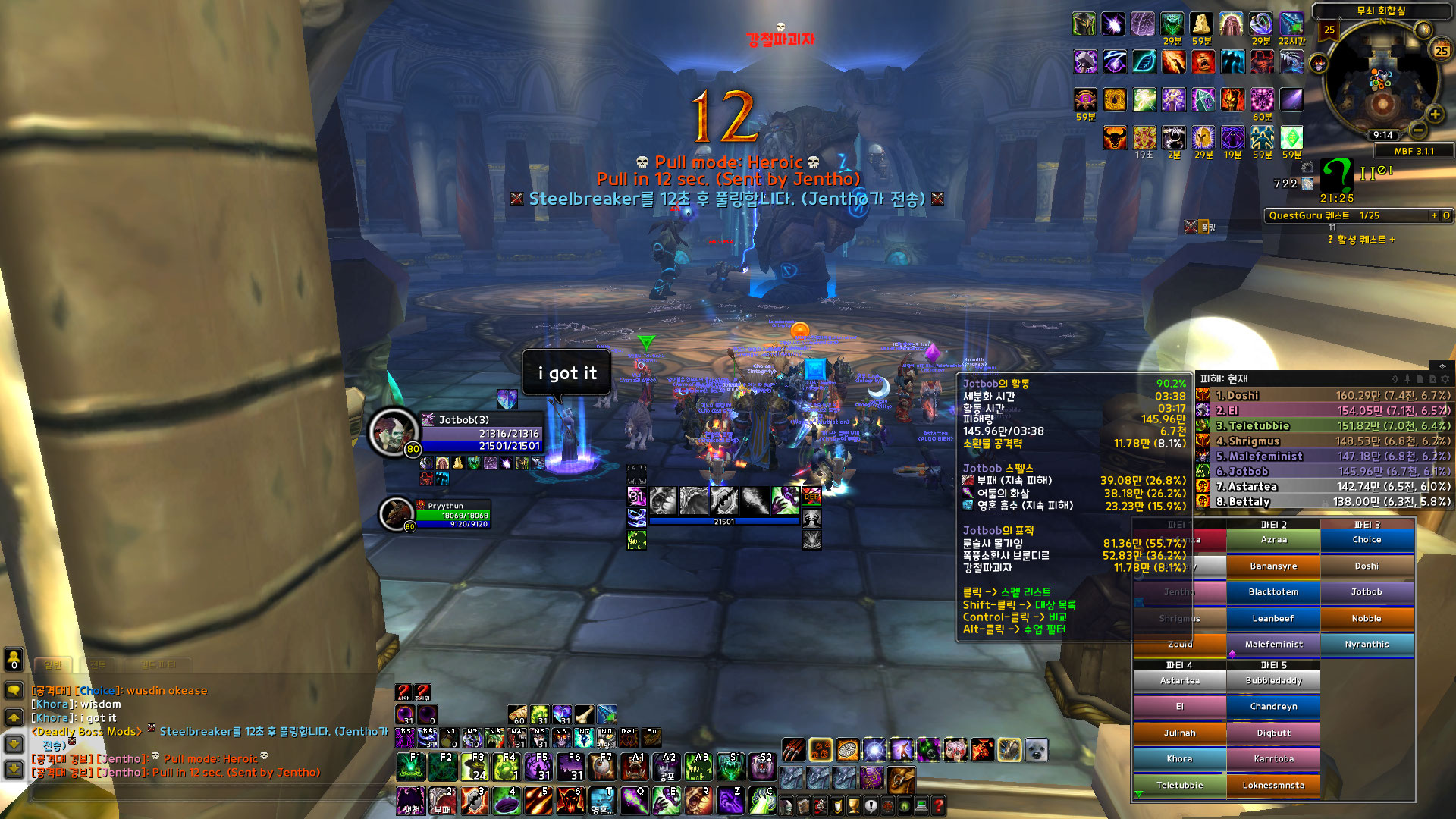Zoom out on the minimap
This screenshot has height=819, width=1456.
[x=1418, y=130]
